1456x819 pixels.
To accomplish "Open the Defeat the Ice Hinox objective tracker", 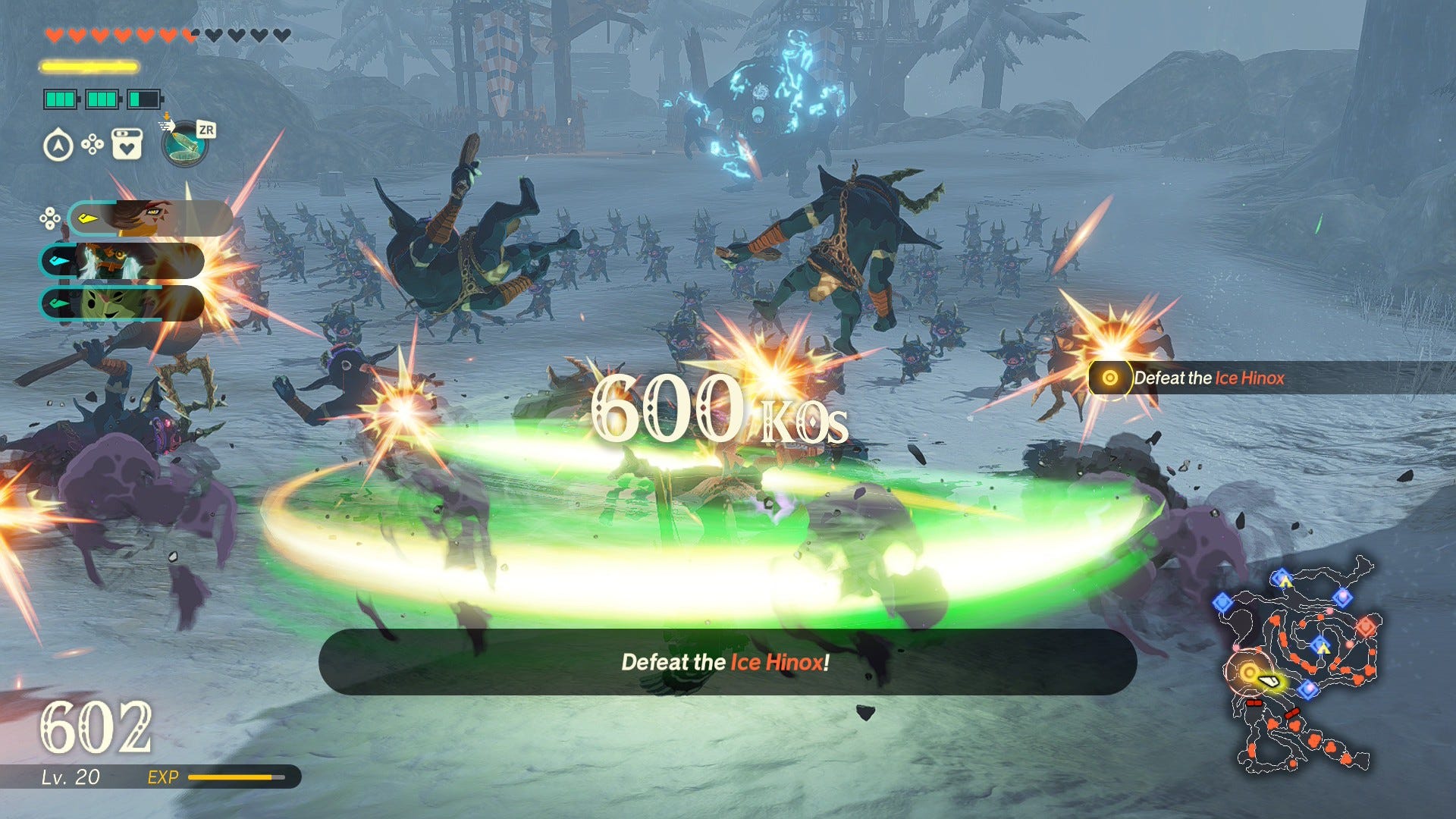I will (x=1208, y=378).
